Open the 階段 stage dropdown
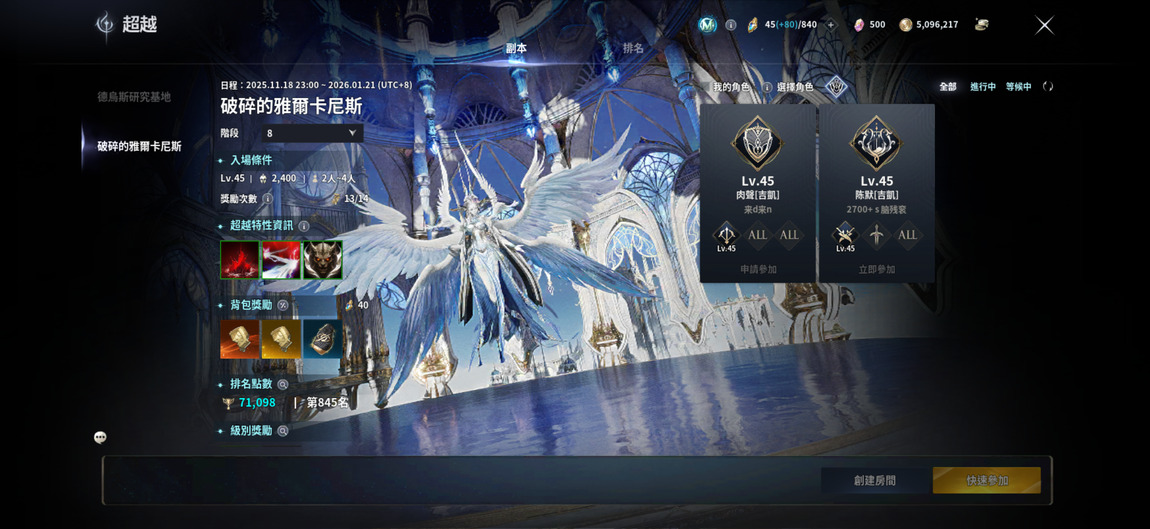Screen dimensions: 1150x529 [x=312, y=133]
